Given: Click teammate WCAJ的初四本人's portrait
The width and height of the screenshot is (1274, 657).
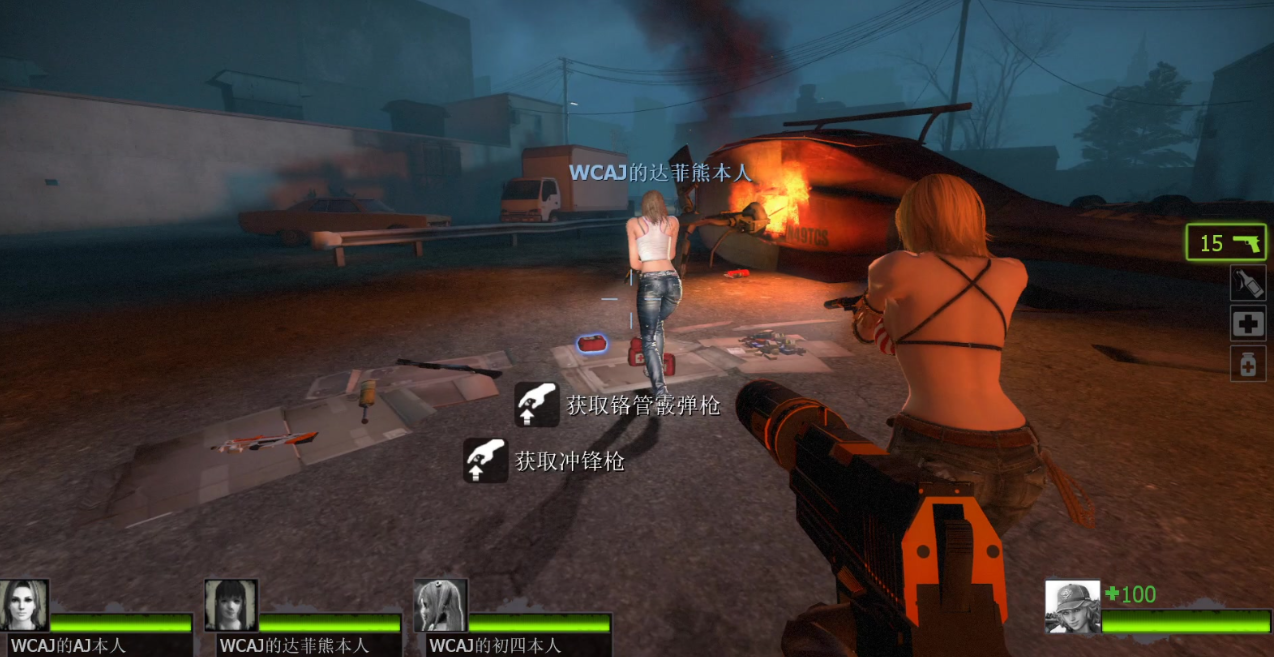Looking at the screenshot, I should point(440,605).
